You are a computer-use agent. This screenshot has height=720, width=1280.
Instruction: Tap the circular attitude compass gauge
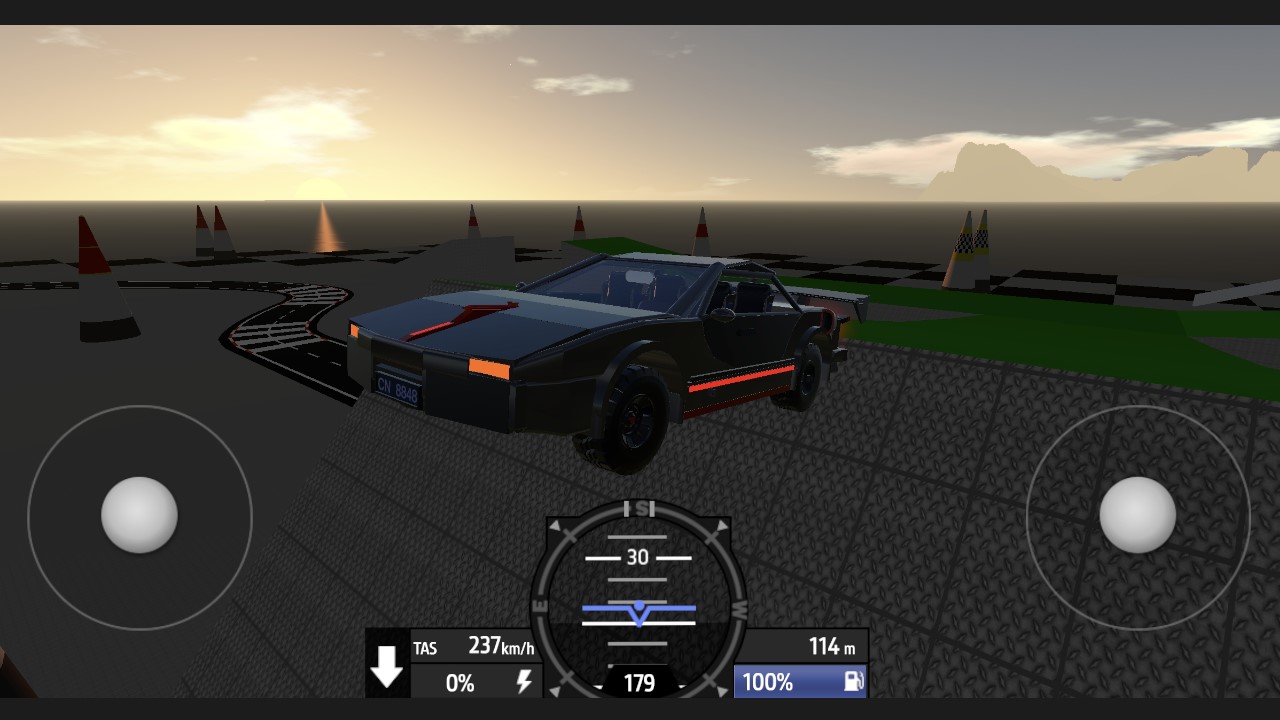[639, 600]
